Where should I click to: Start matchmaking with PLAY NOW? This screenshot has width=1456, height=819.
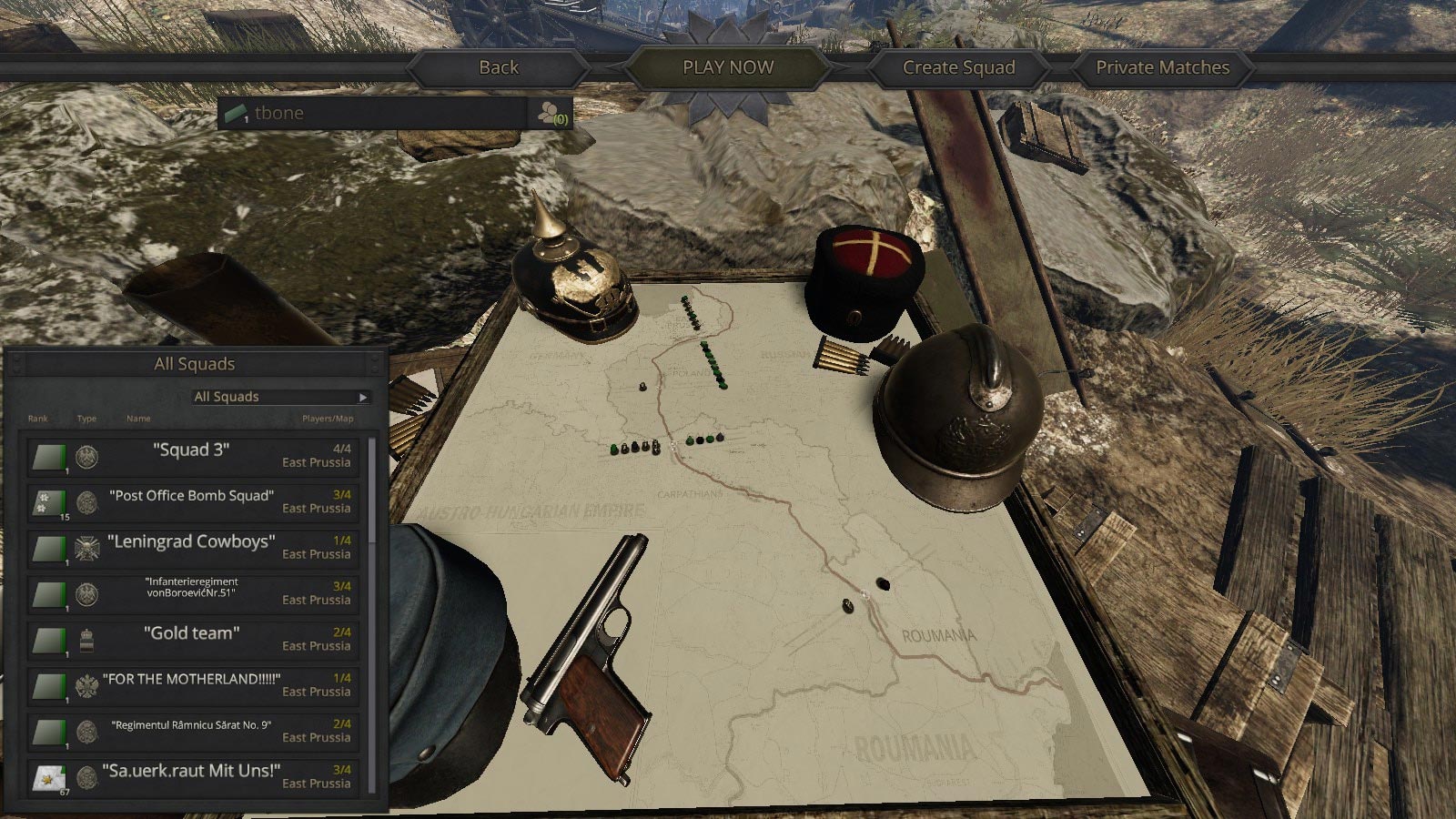point(727,67)
